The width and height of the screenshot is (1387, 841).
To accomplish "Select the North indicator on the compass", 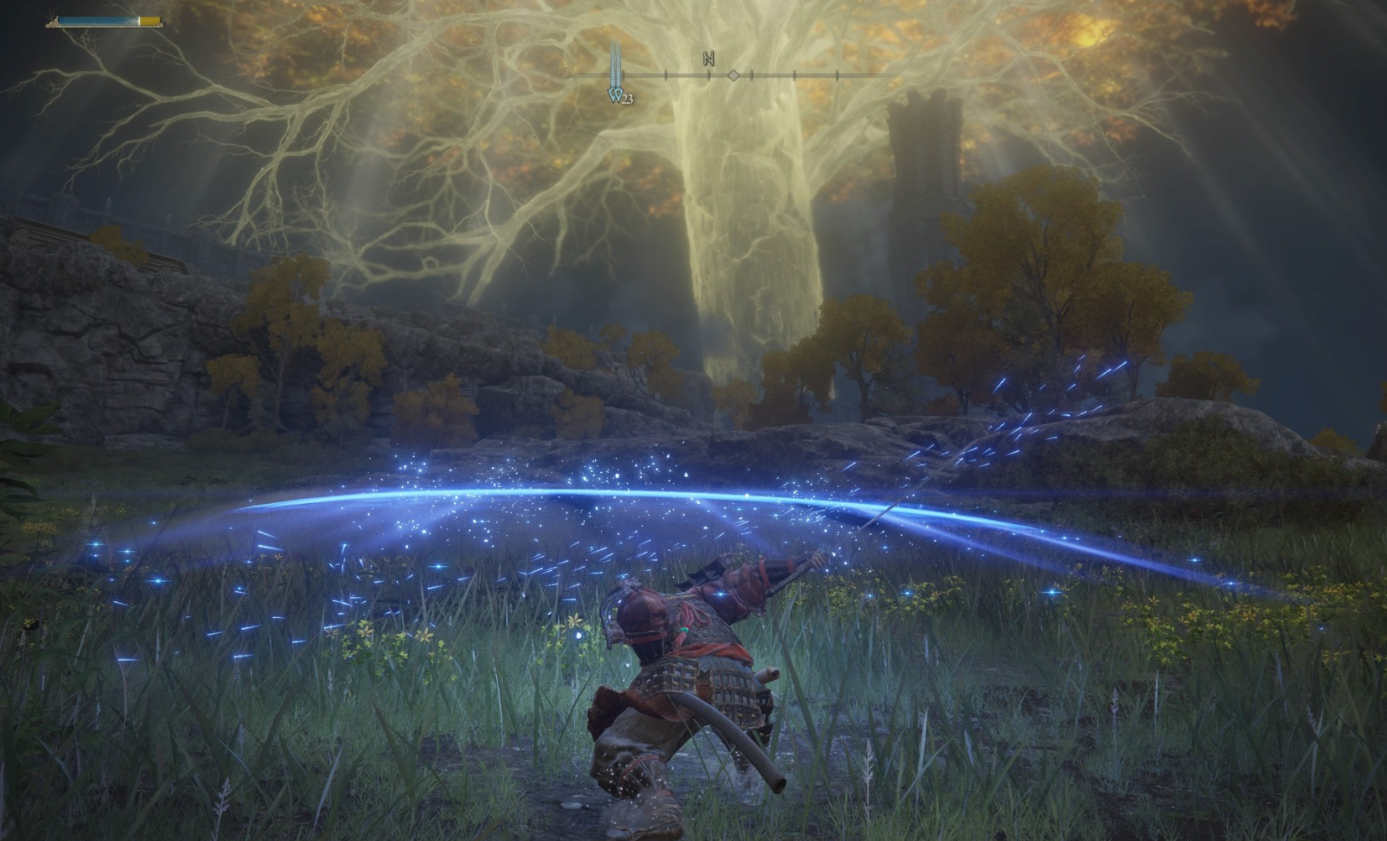I will pos(709,59).
